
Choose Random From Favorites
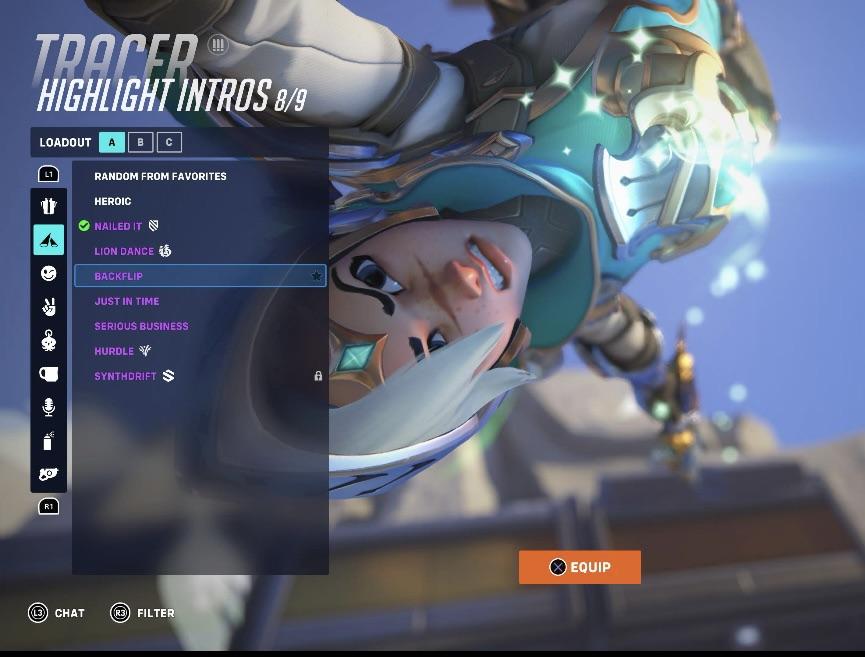tap(160, 176)
